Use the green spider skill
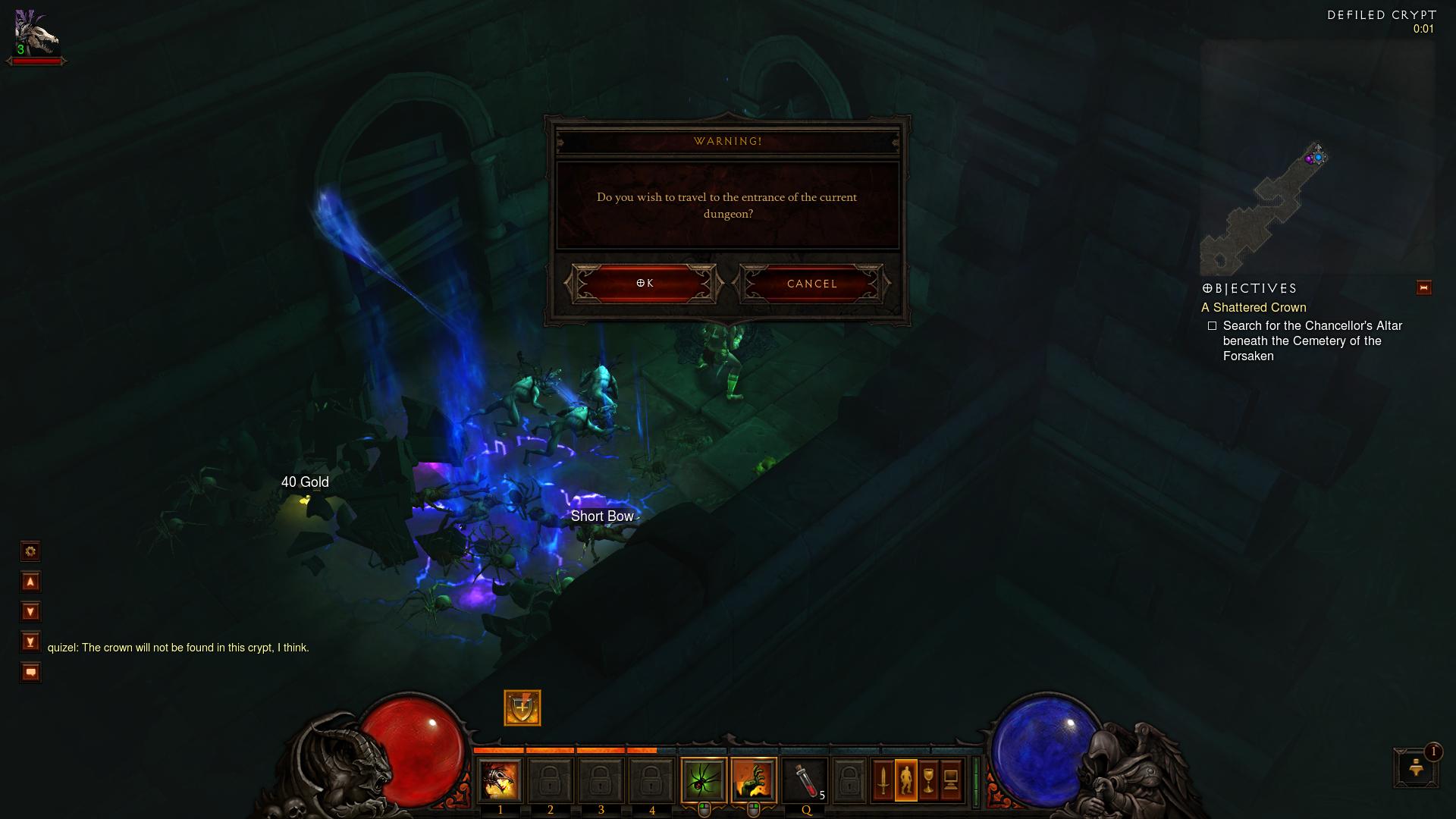The width and height of the screenshot is (1456, 819). 704,780
